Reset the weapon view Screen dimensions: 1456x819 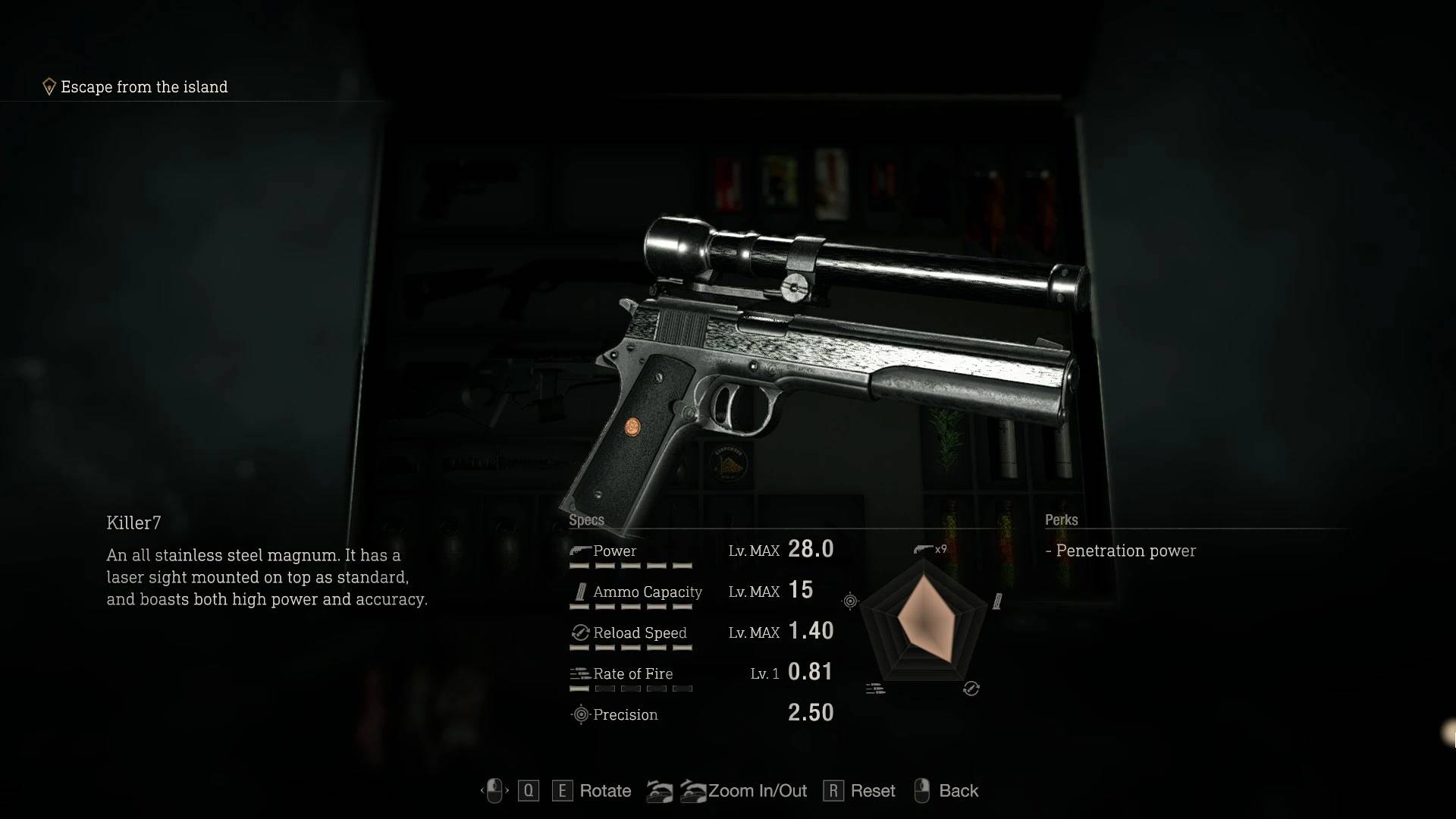coord(872,791)
